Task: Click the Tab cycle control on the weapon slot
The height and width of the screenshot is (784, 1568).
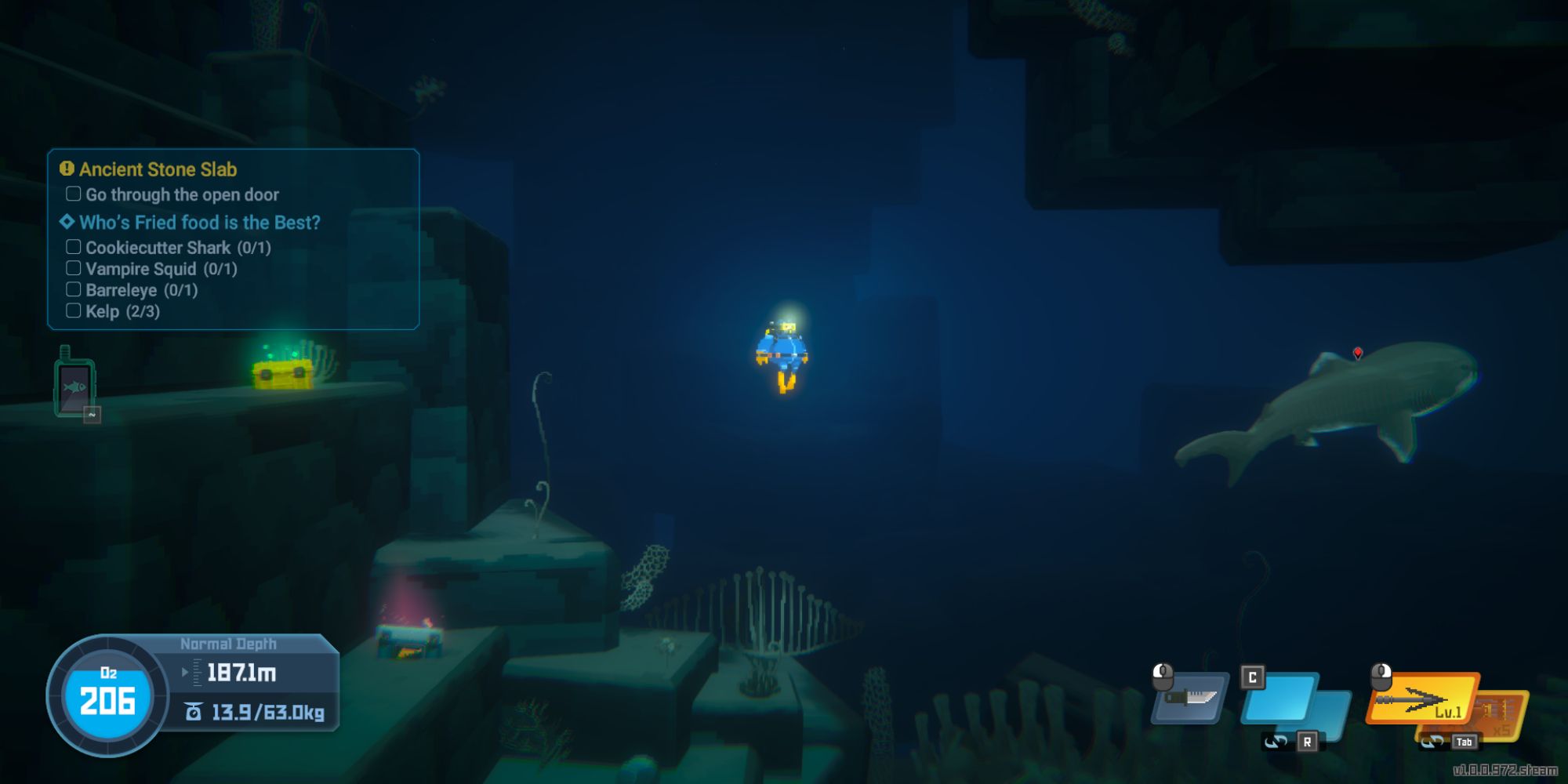Action: click(x=1464, y=742)
